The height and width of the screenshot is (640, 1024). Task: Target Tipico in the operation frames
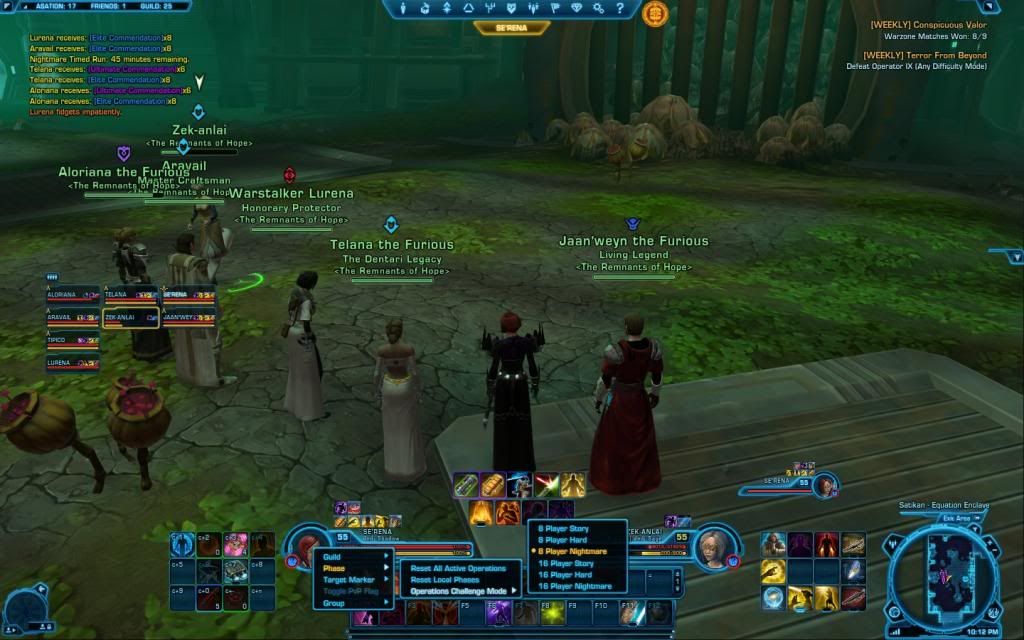coord(72,341)
